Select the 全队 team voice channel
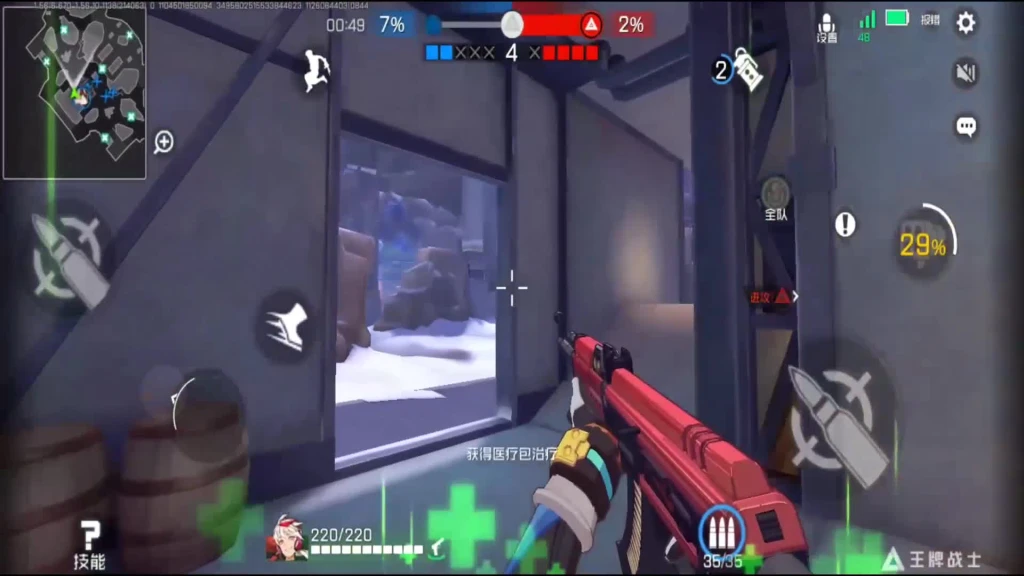The width and height of the screenshot is (1024, 576). tap(776, 198)
